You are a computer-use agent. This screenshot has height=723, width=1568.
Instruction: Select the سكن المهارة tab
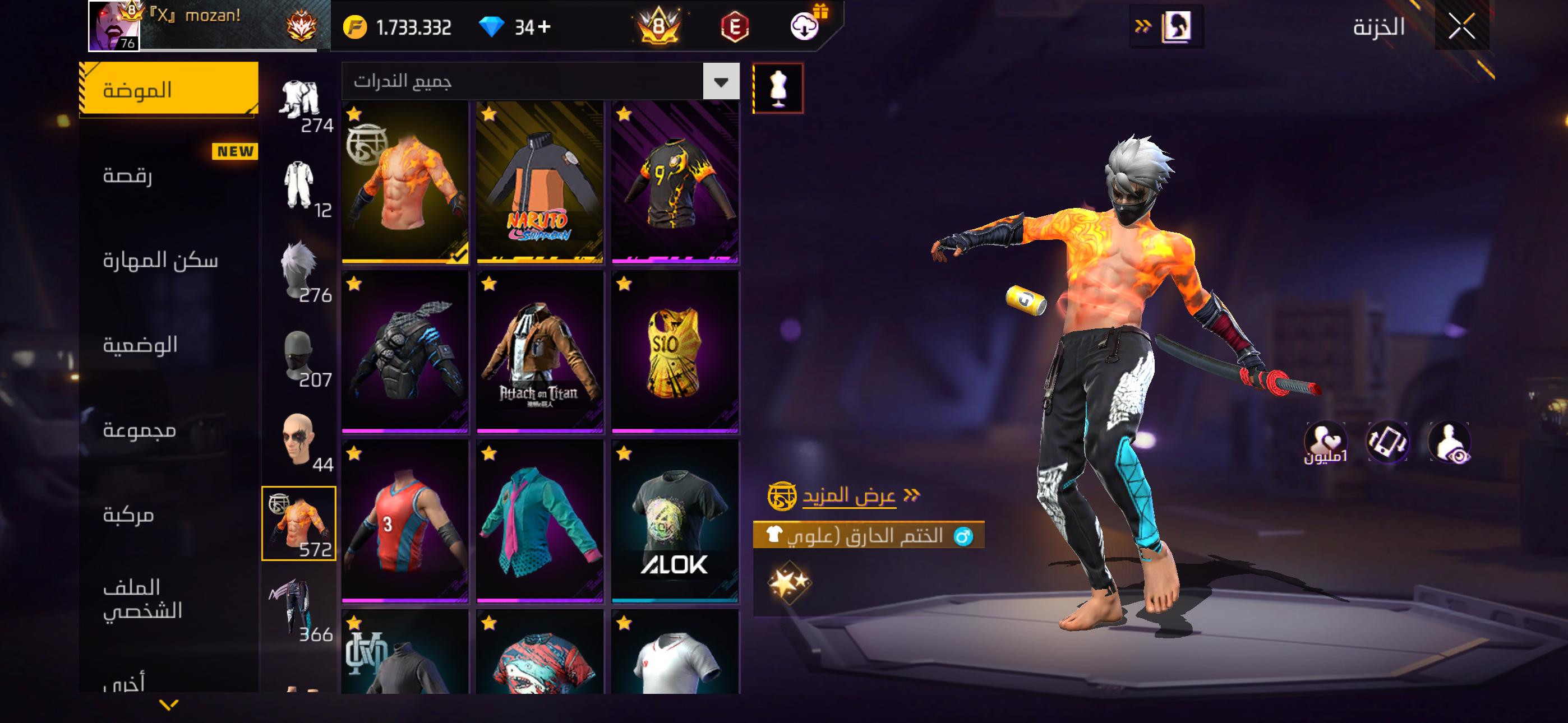point(160,261)
